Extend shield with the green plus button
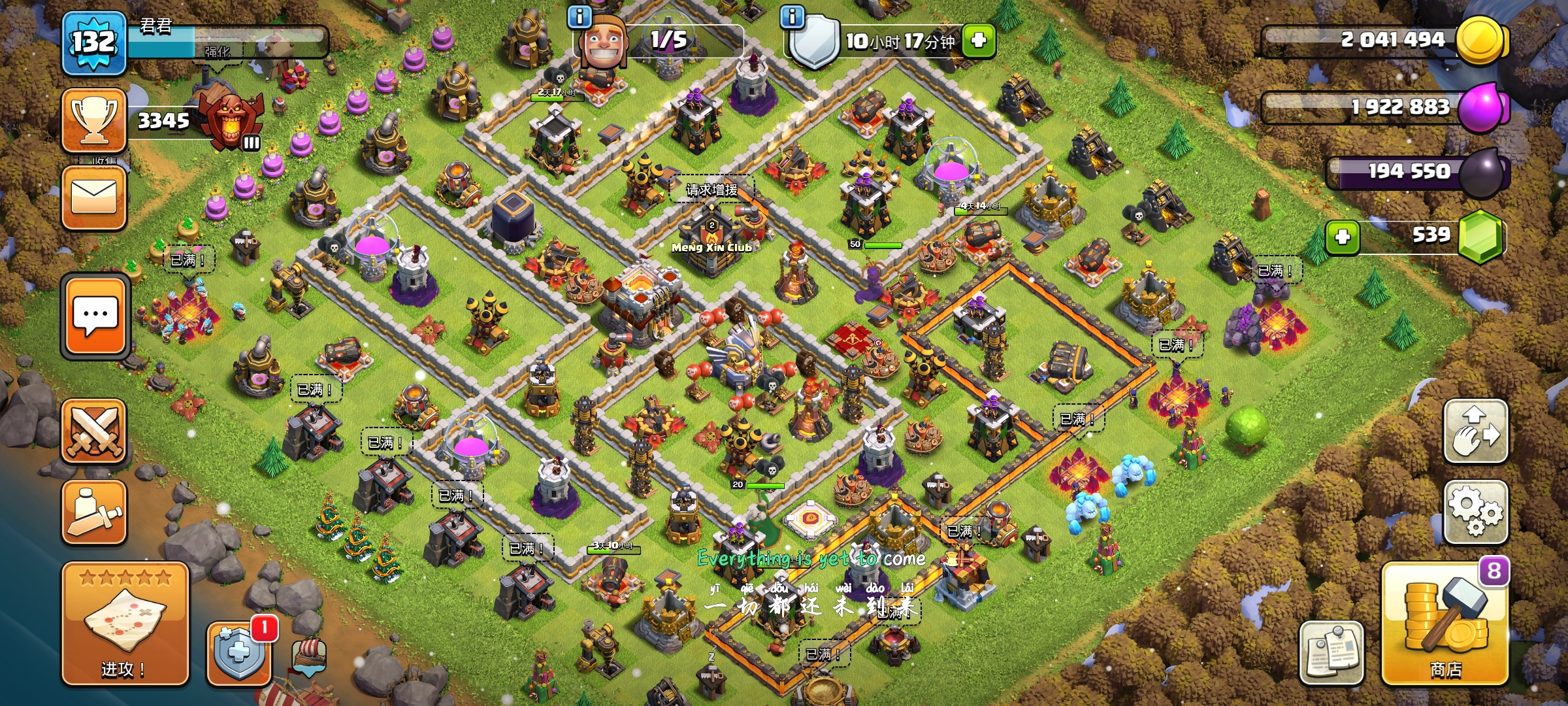The width and height of the screenshot is (1568, 706). 978,41
